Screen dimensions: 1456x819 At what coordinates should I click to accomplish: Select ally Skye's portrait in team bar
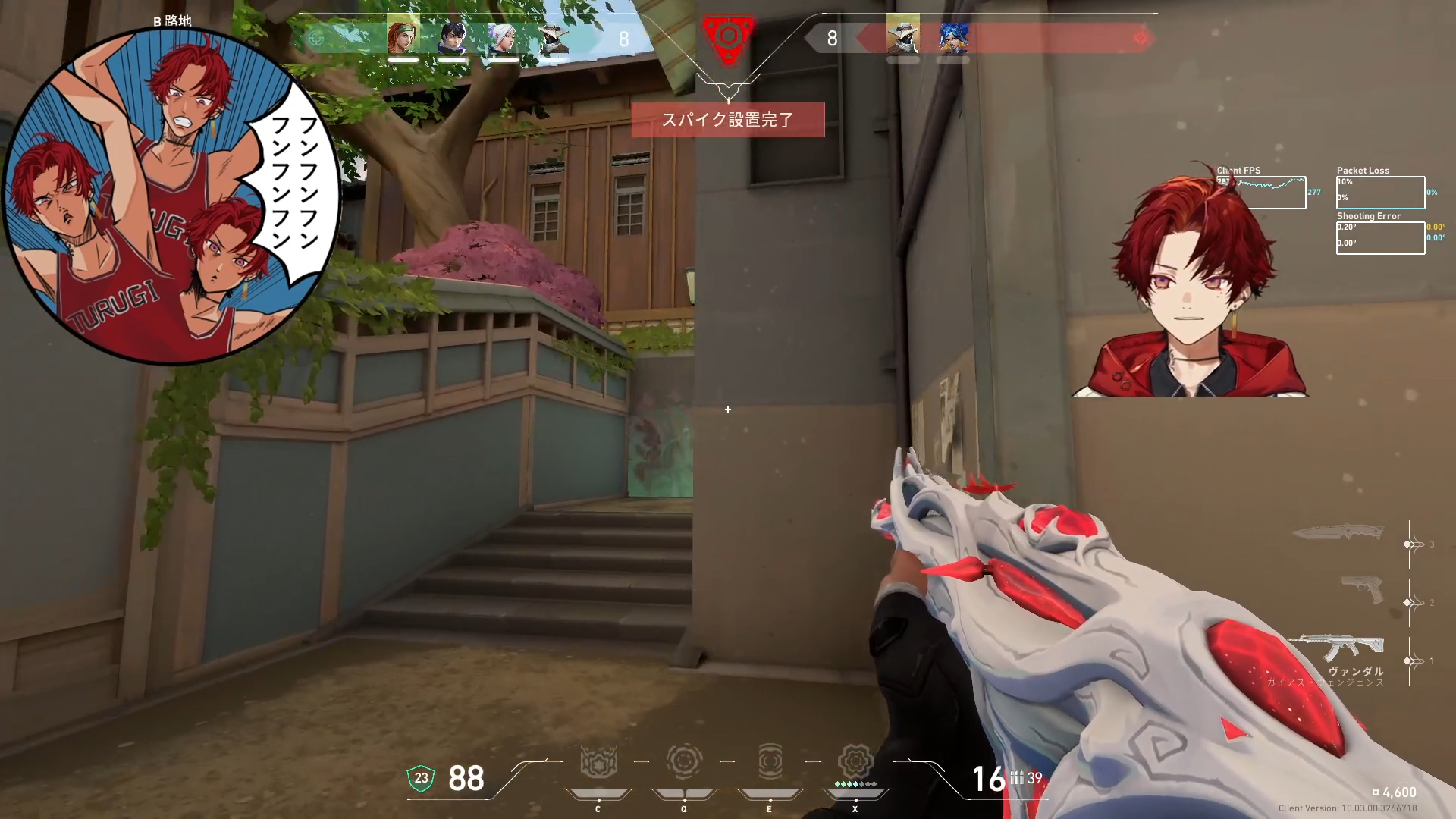[x=403, y=37]
